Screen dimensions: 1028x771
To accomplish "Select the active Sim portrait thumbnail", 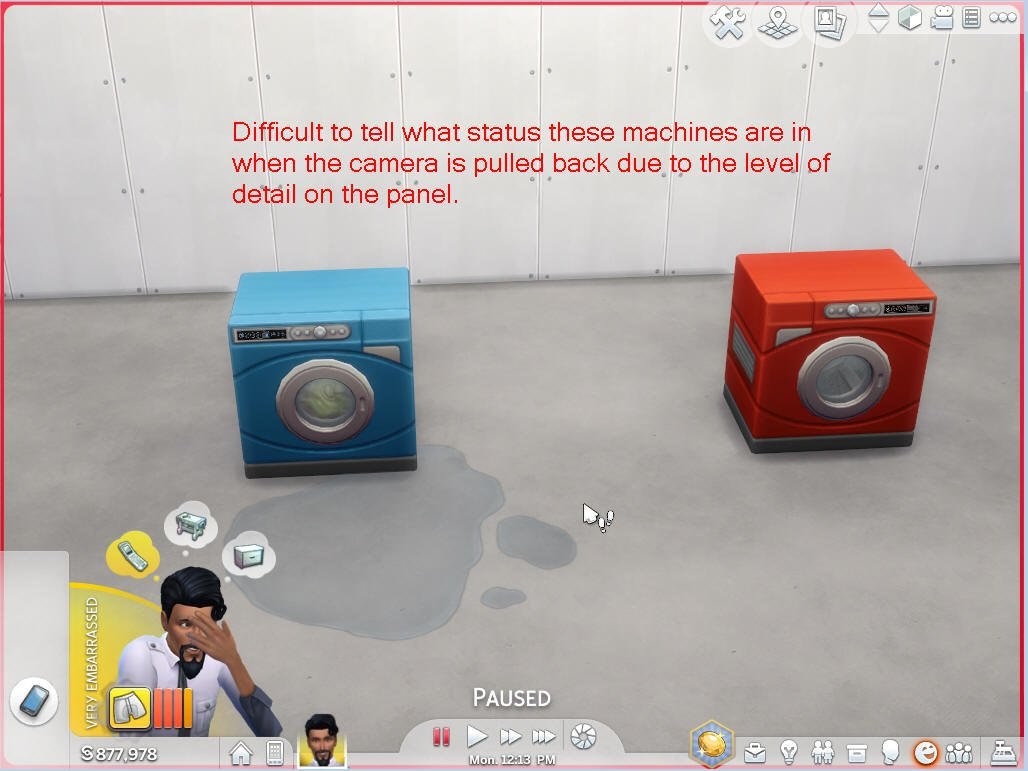I will point(322,740).
